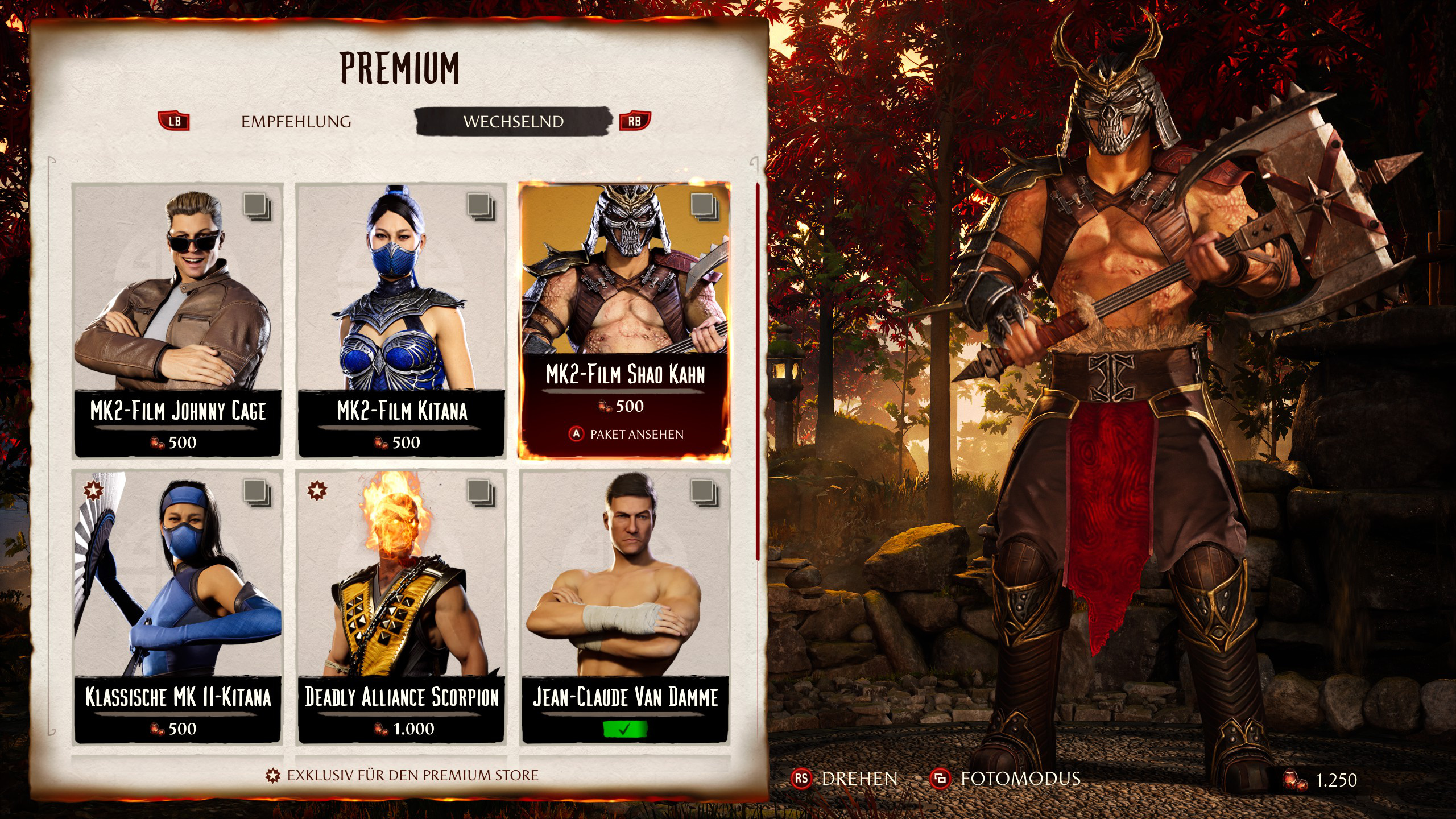Select the Klassische MK II-Kitana card

point(177,606)
